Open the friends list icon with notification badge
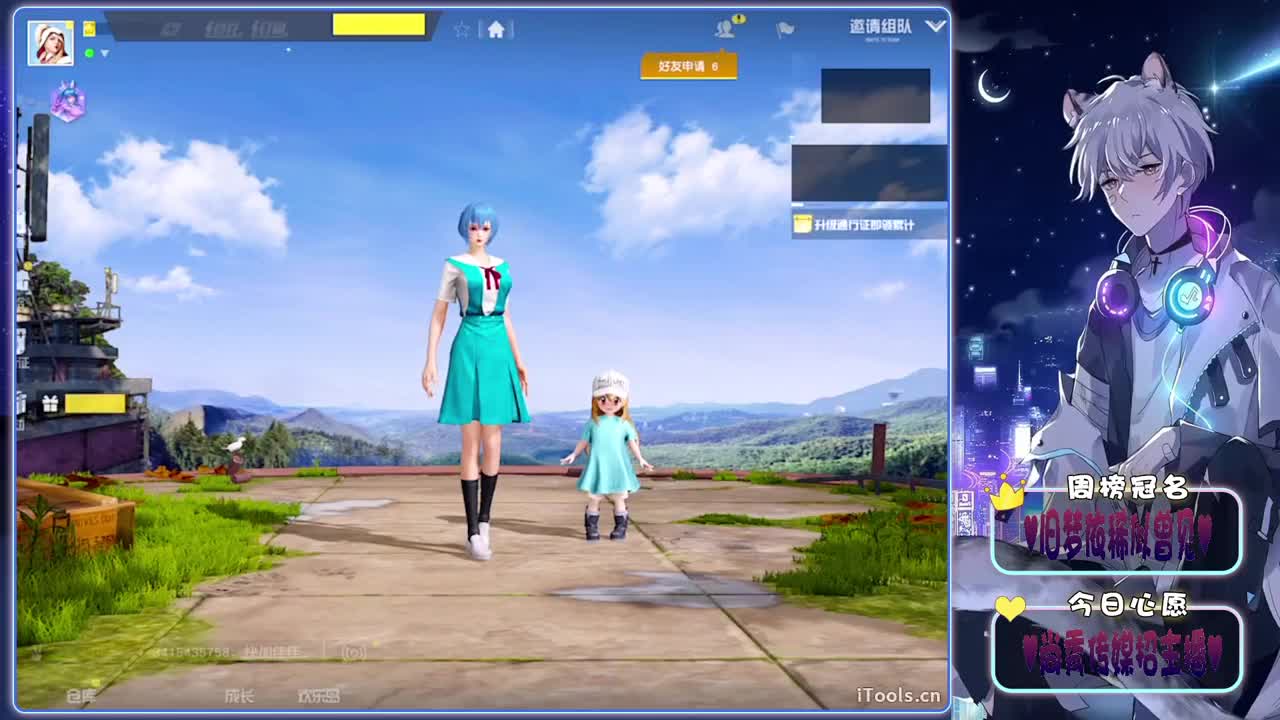The width and height of the screenshot is (1280, 720). [x=727, y=28]
